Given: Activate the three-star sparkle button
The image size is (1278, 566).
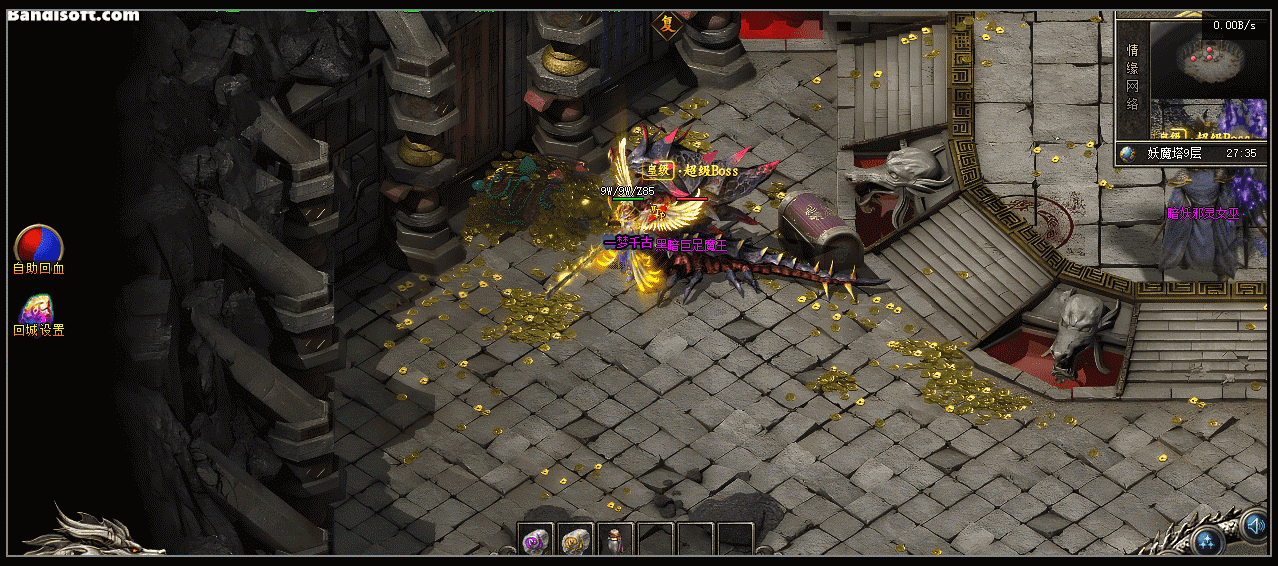Looking at the screenshot, I should (1208, 543).
